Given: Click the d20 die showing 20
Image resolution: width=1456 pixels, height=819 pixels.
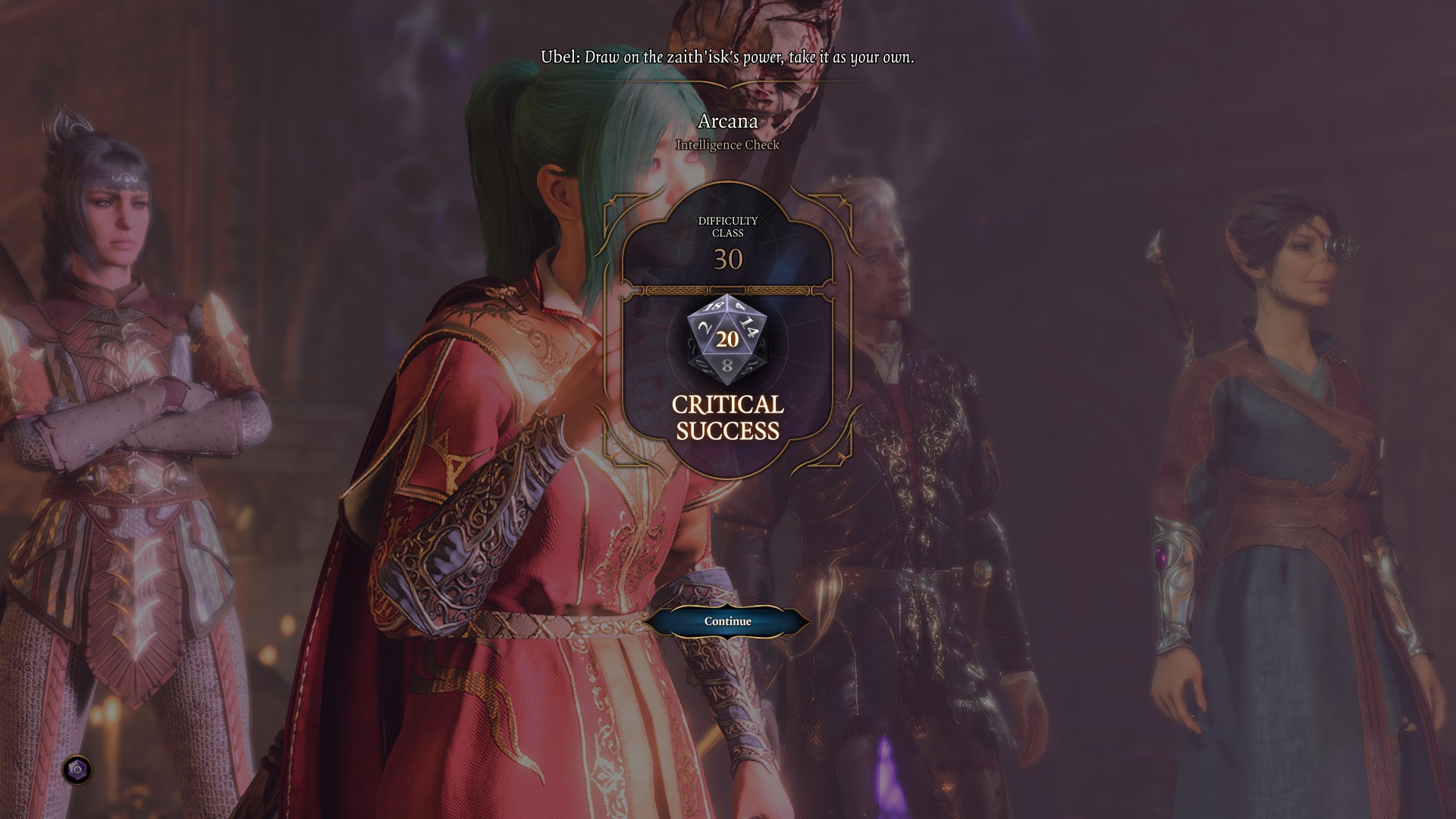Looking at the screenshot, I should 727,339.
